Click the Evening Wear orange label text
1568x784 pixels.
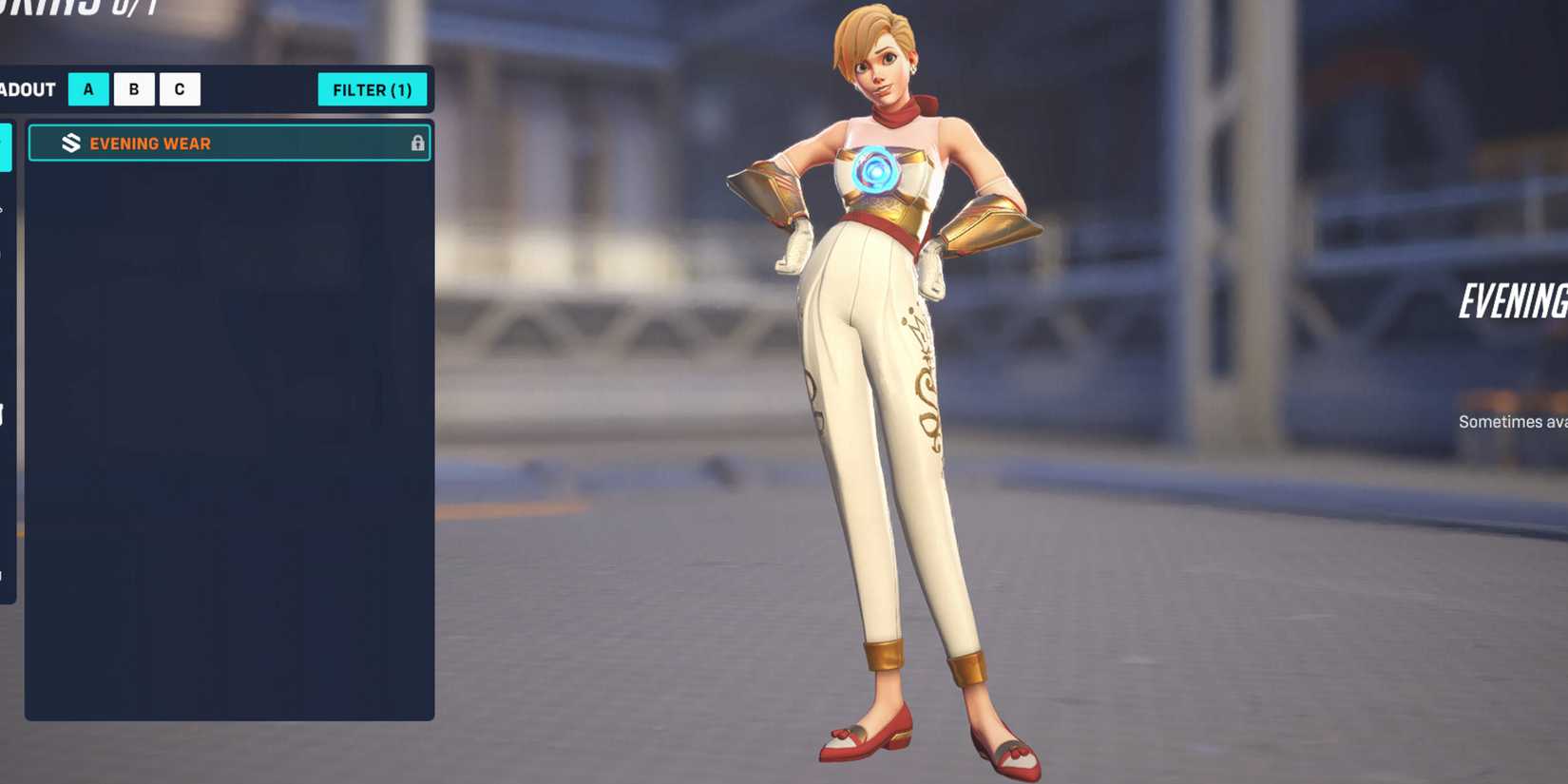pyautogui.click(x=150, y=143)
